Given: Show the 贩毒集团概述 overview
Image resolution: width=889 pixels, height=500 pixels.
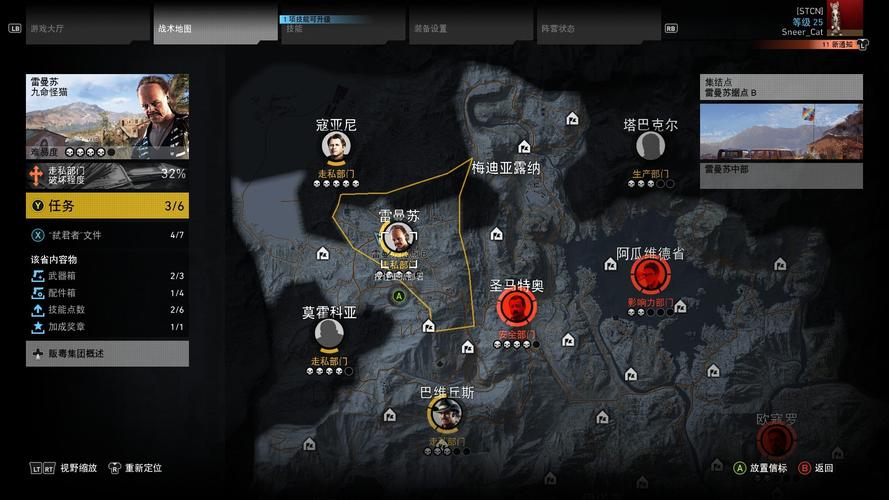Looking at the screenshot, I should coord(107,353).
